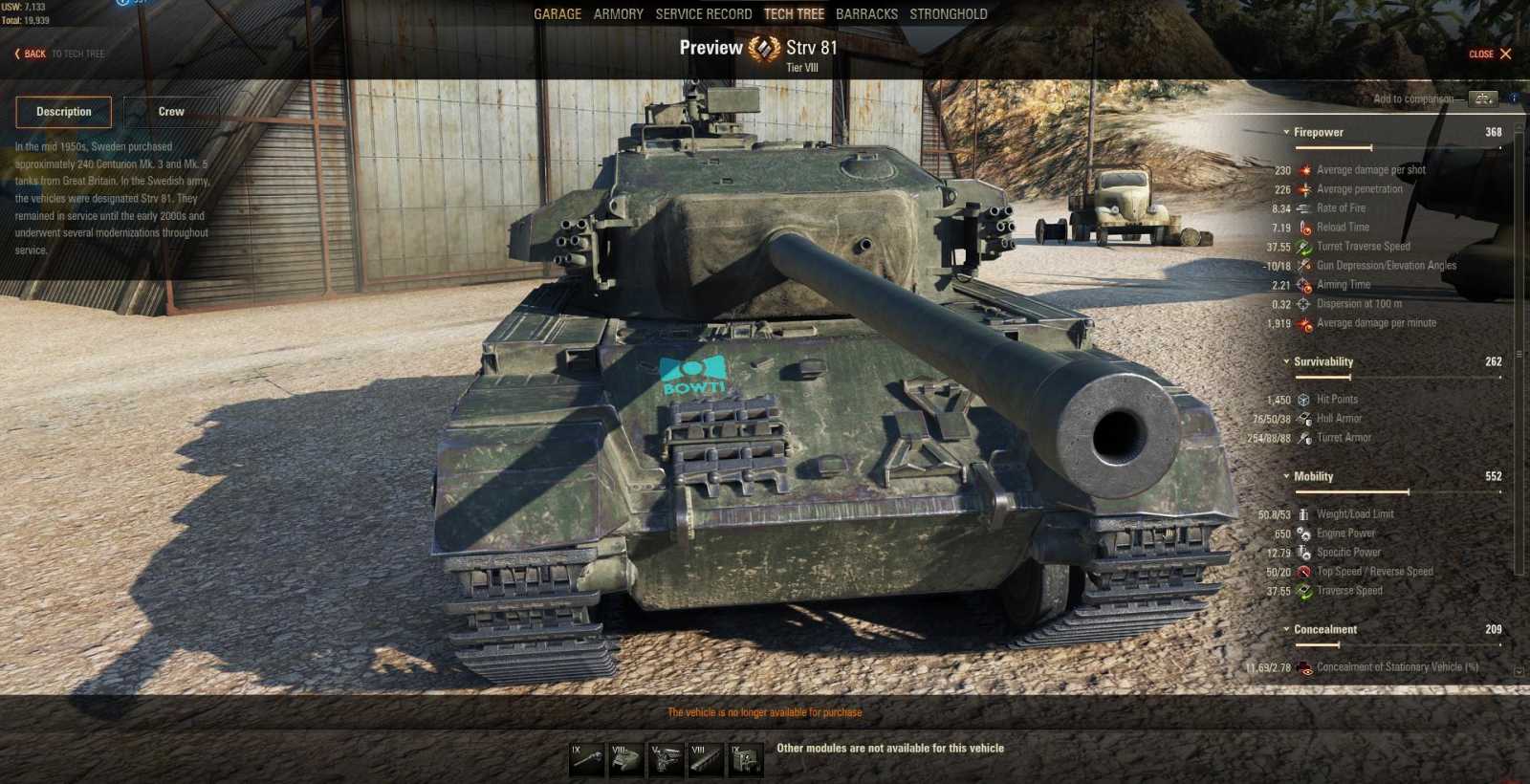1530x784 pixels.
Task: Collapse the Survivability section
Action: 1288,361
